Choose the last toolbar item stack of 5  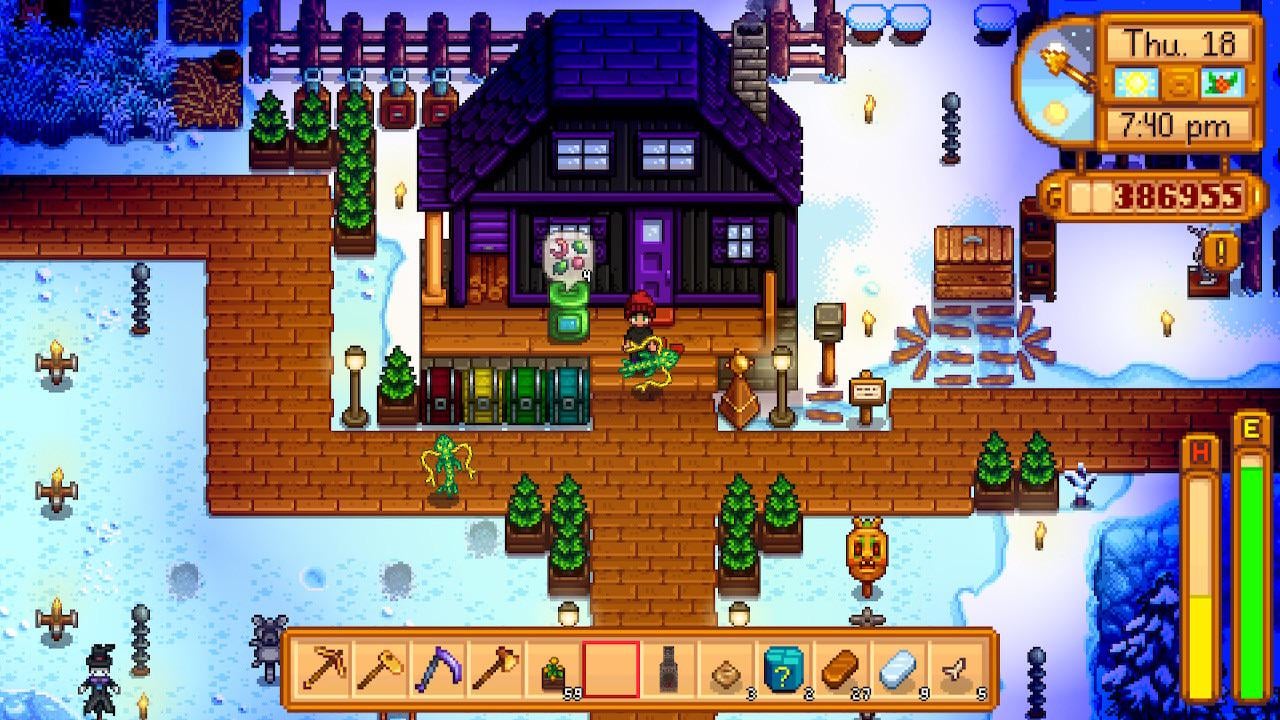957,669
